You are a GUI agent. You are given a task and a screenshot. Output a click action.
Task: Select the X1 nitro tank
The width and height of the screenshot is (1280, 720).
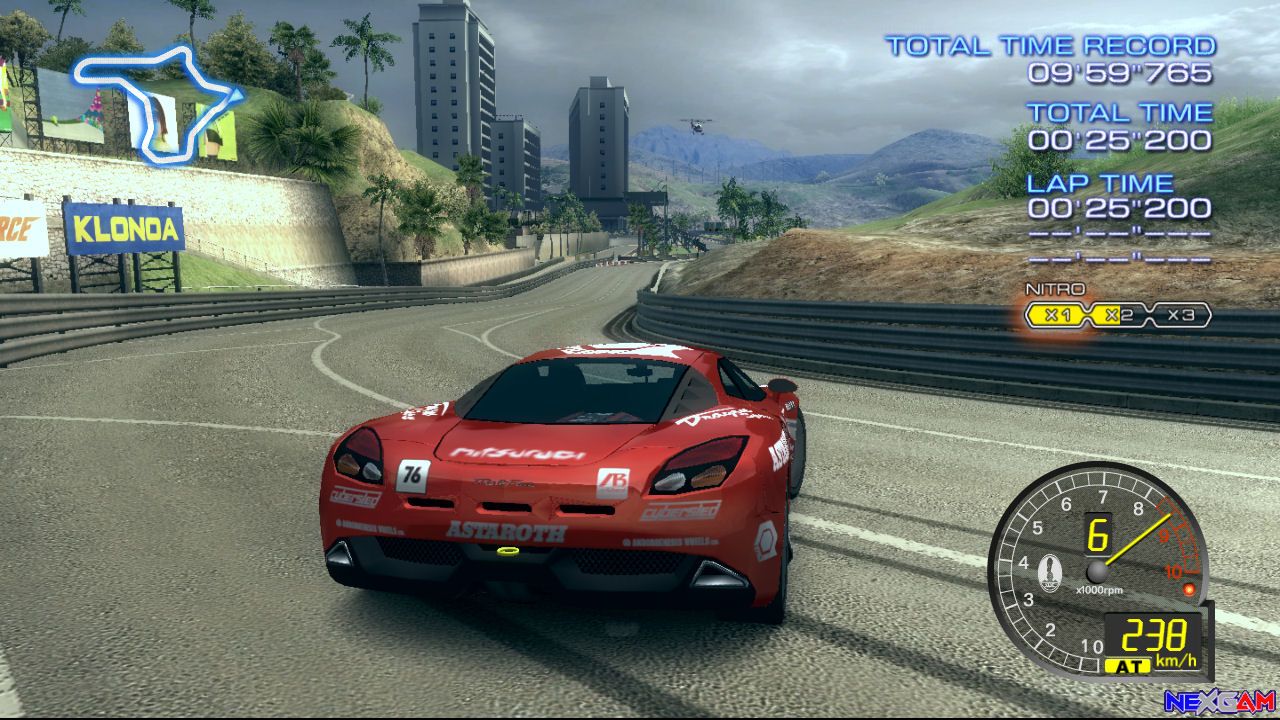click(1058, 316)
